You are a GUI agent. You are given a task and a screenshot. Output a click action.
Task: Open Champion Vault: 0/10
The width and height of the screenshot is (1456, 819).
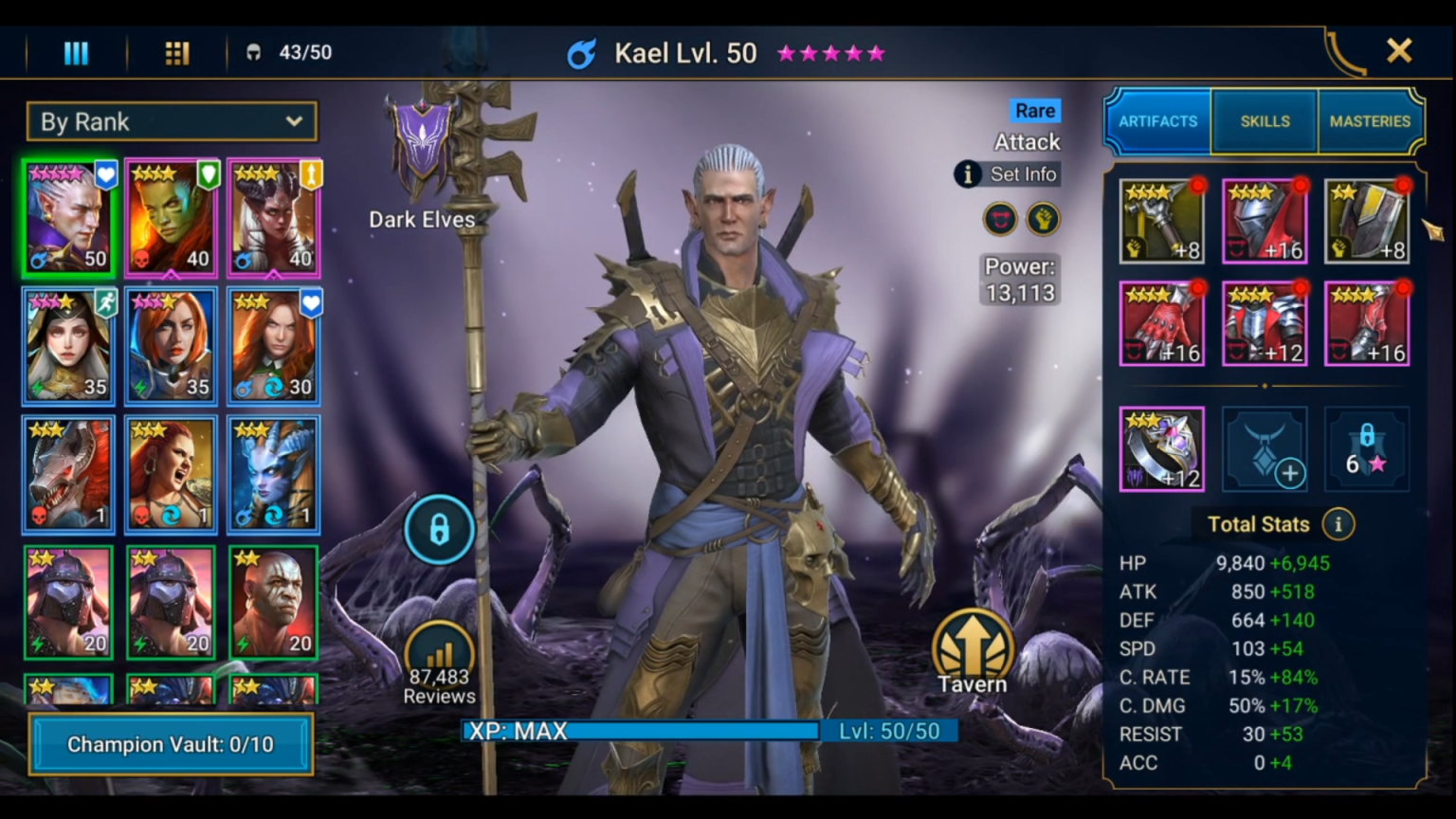tap(171, 744)
